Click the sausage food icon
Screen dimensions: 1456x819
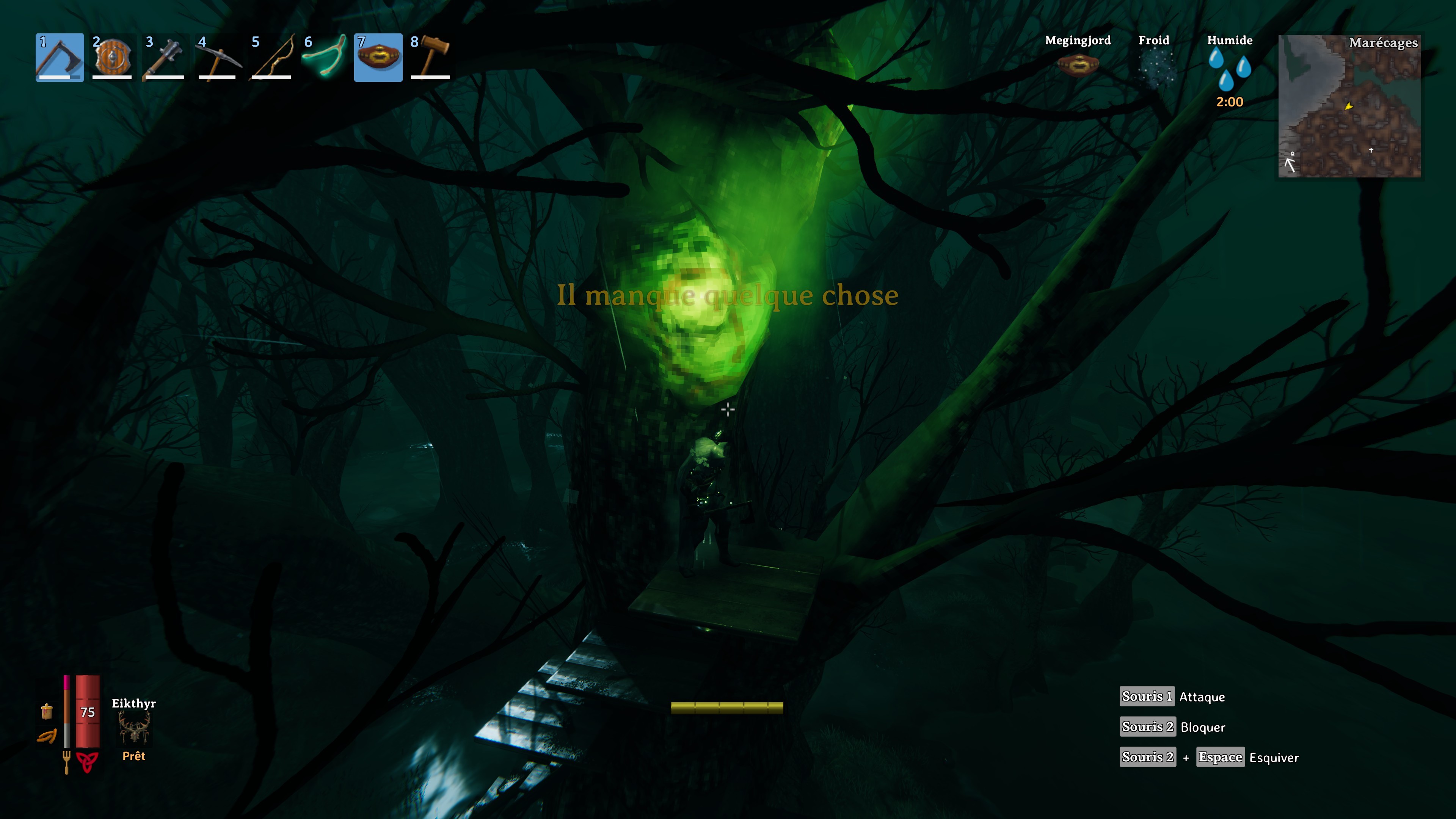click(48, 736)
